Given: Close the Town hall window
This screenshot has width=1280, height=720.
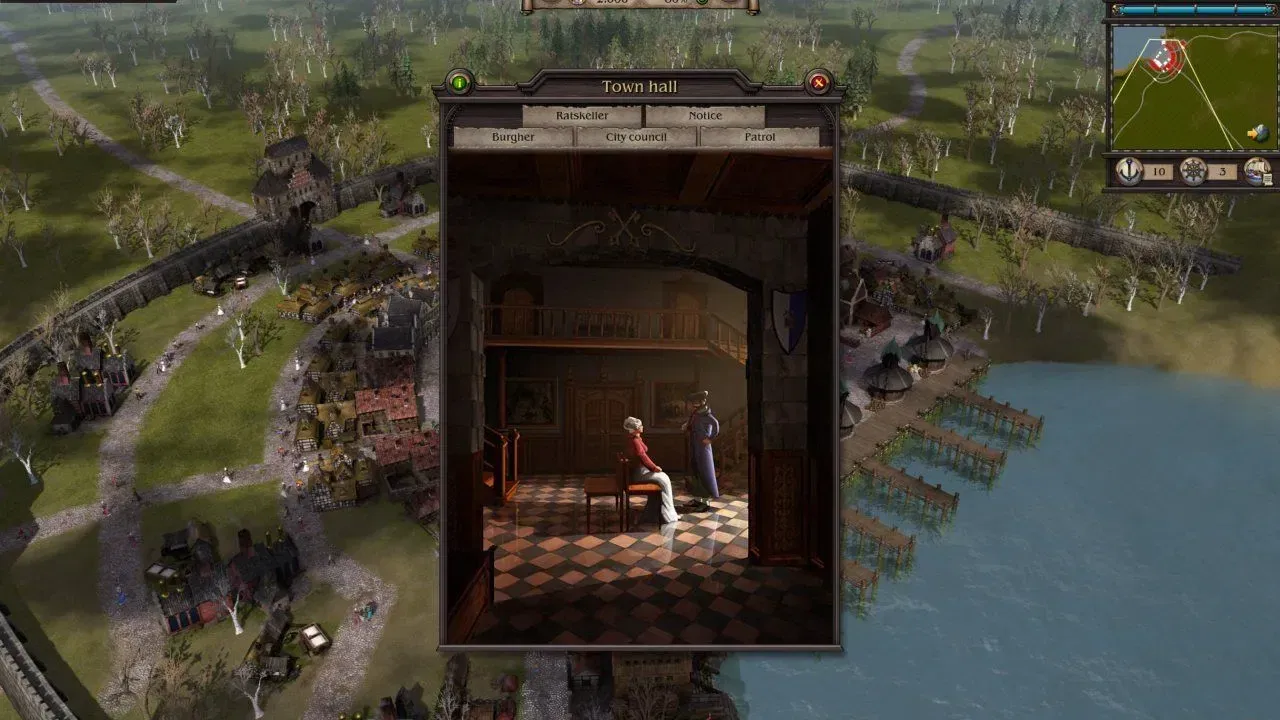Looking at the screenshot, I should coord(819,83).
